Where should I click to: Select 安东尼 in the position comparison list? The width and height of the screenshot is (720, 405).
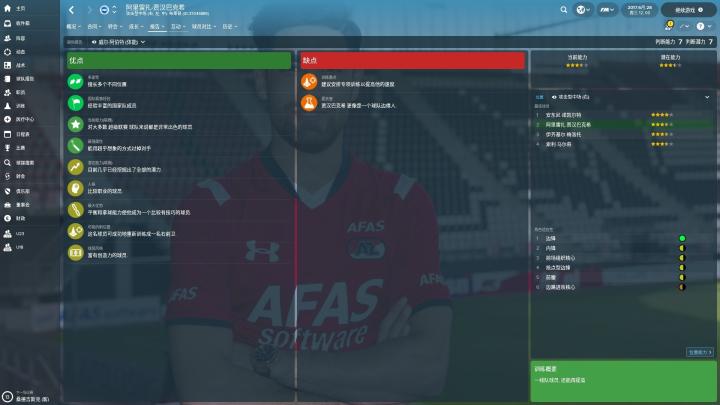(565, 115)
